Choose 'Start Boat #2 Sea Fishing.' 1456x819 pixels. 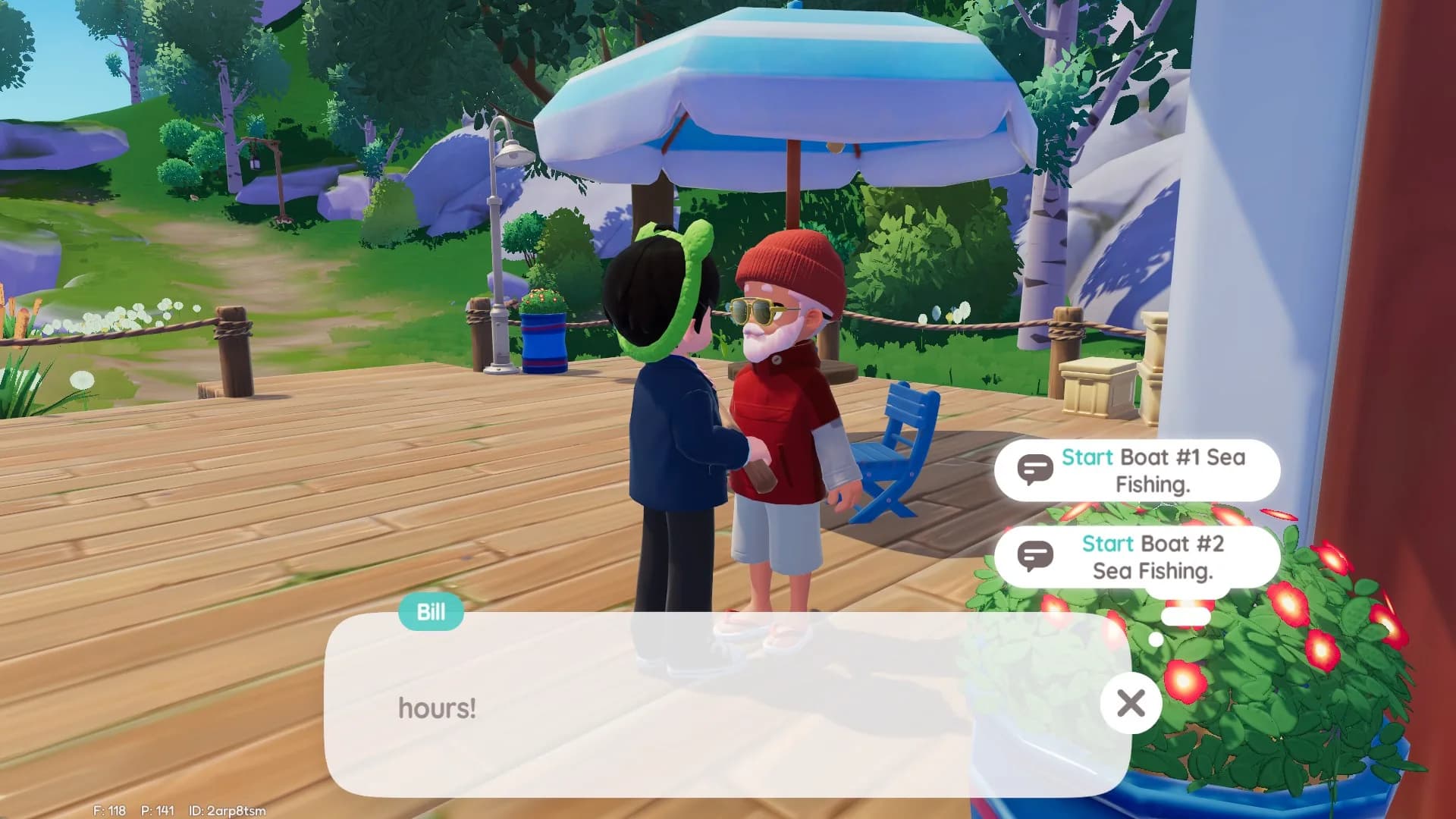1145,557
